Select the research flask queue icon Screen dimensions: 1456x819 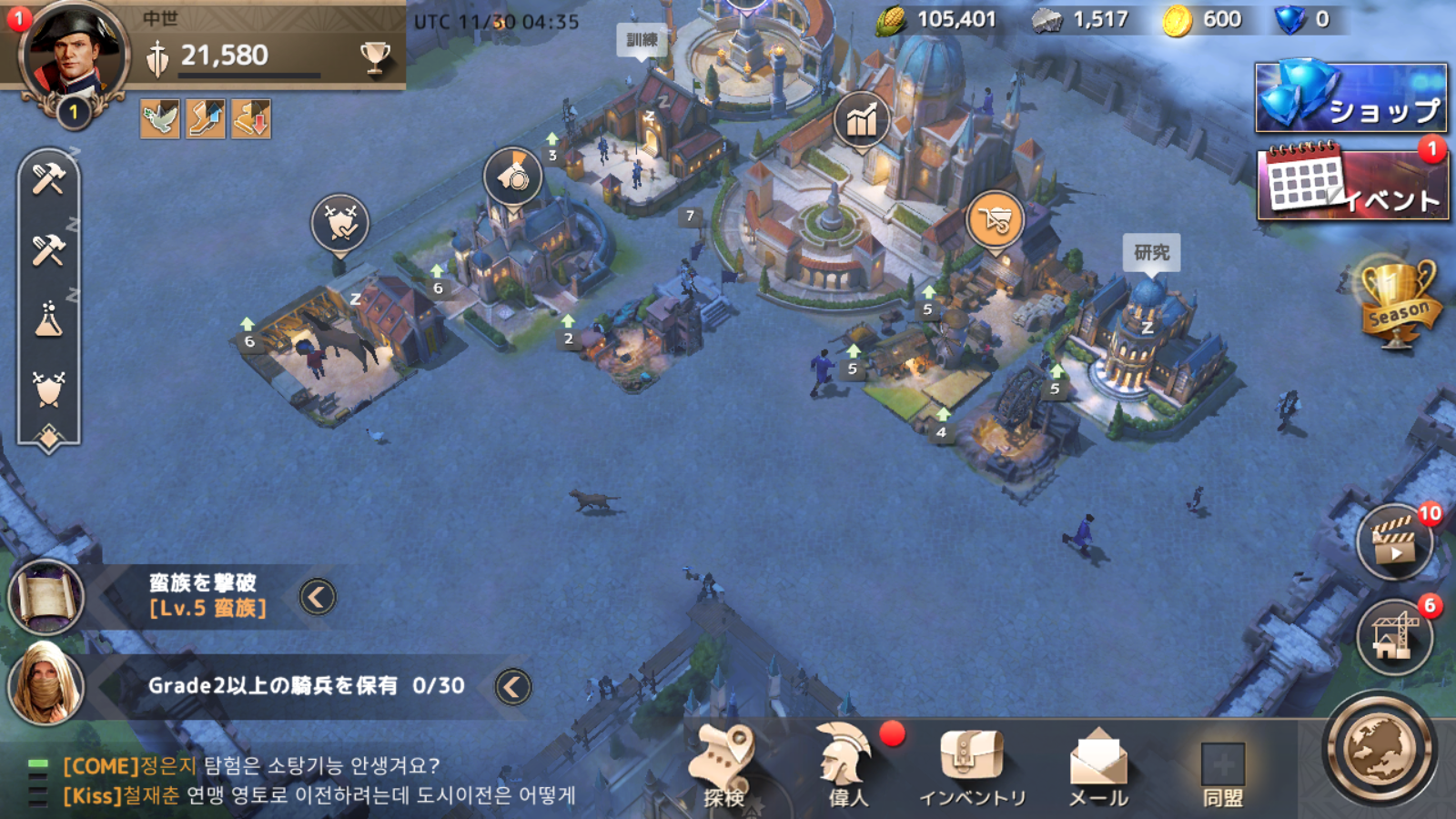click(x=48, y=319)
